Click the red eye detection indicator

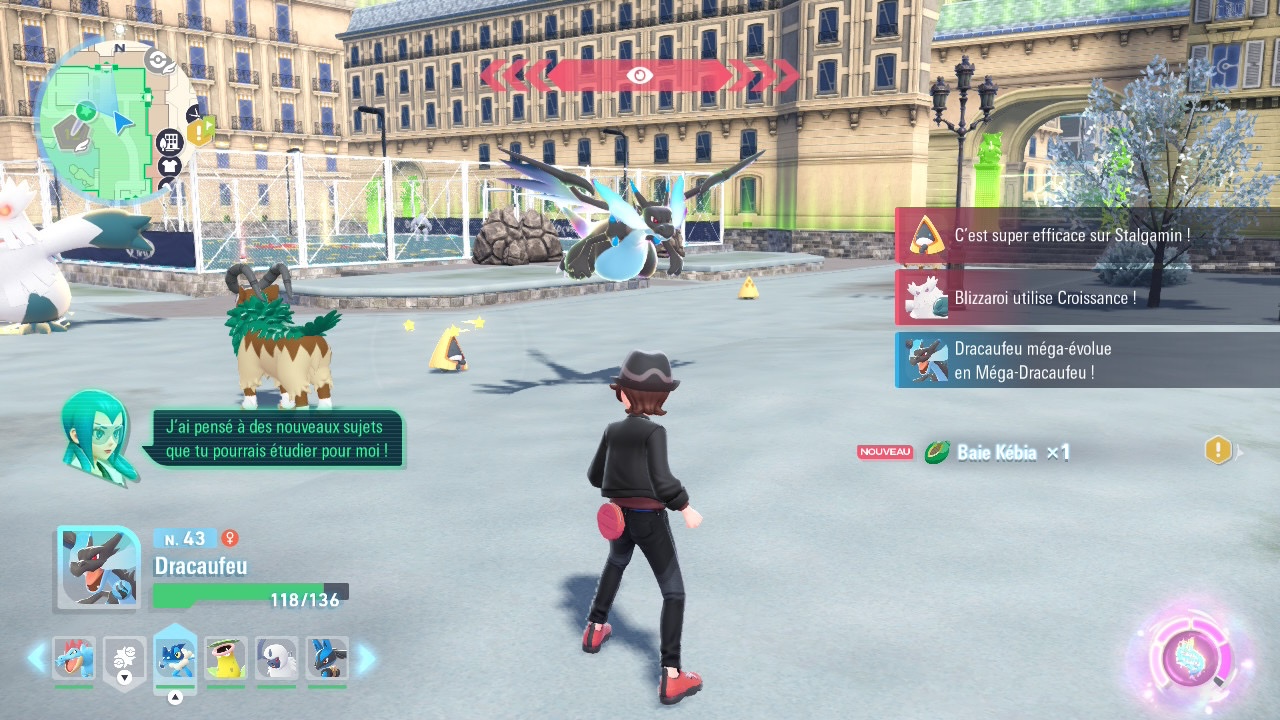[x=640, y=75]
